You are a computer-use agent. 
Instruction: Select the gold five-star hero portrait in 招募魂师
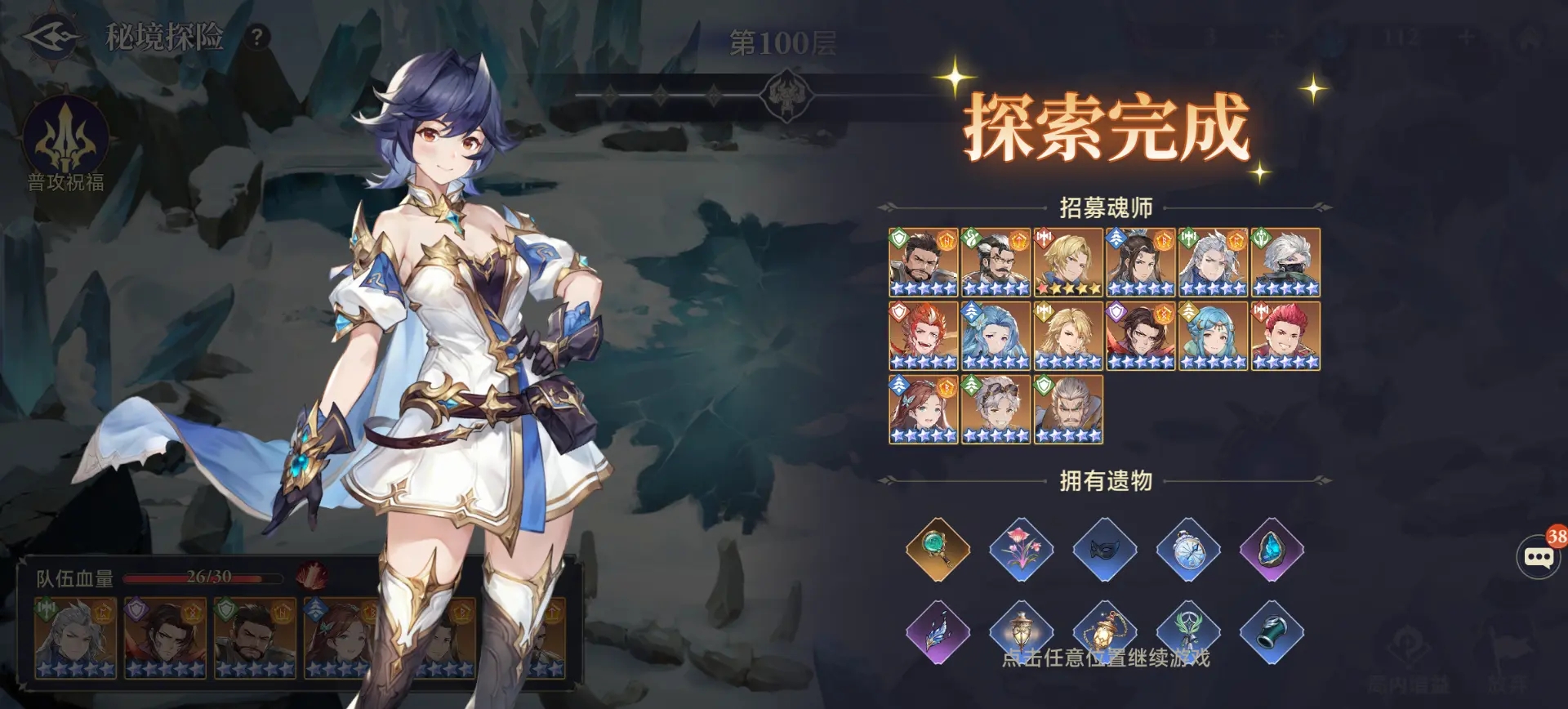pos(1070,261)
